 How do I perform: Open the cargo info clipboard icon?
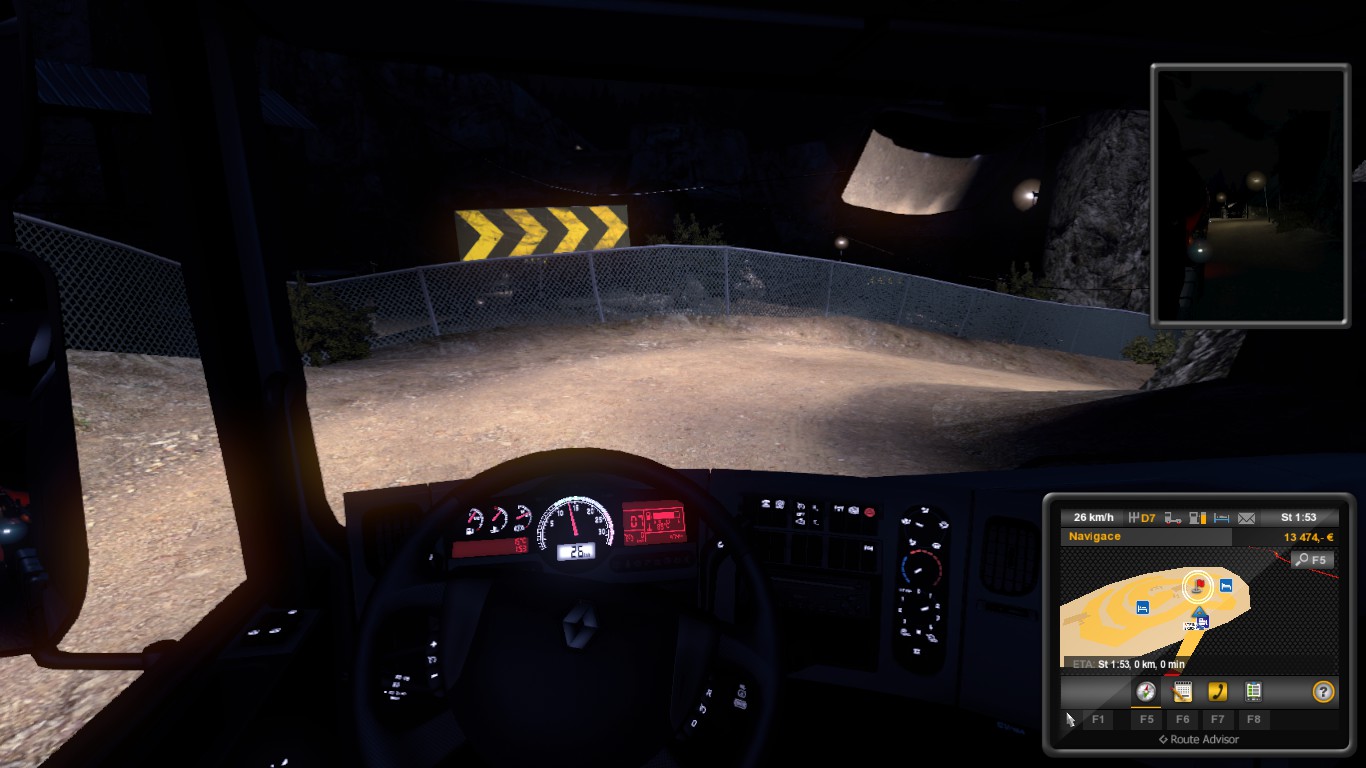1254,691
